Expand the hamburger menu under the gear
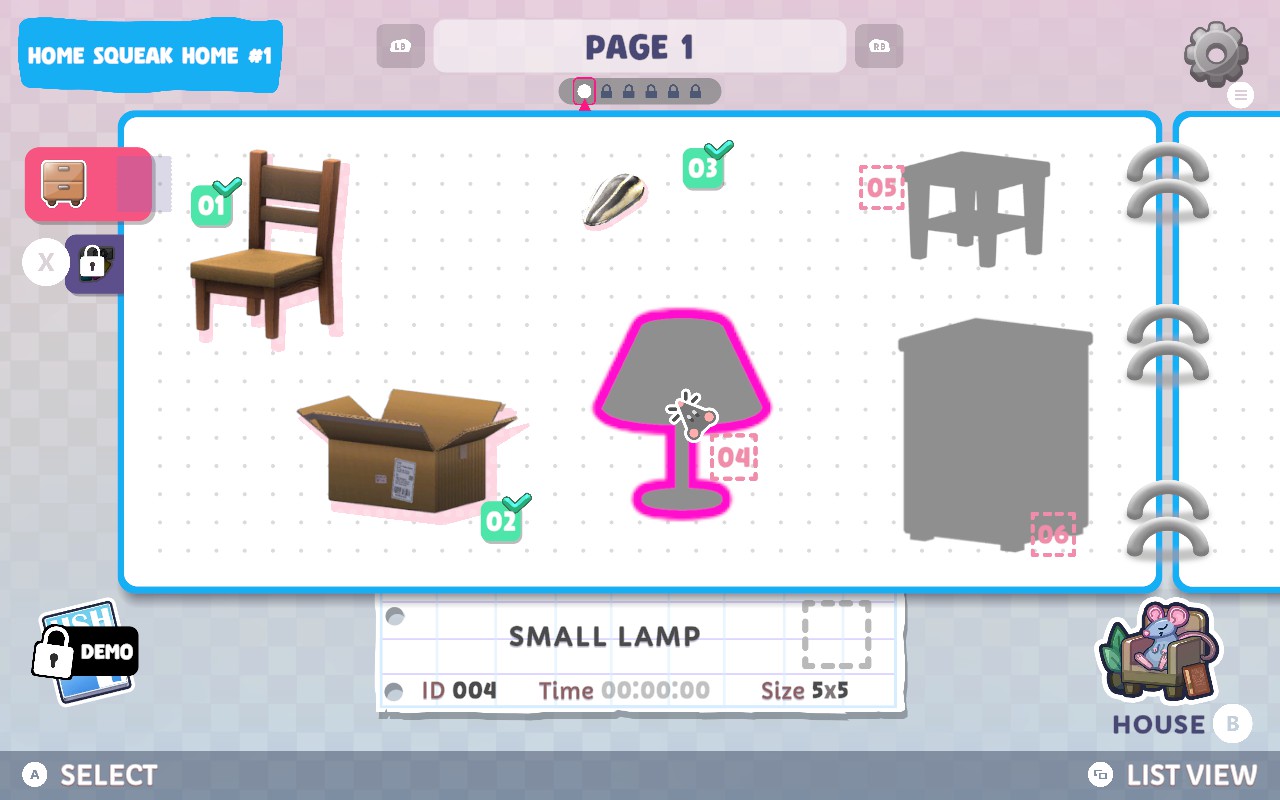Image resolution: width=1280 pixels, height=800 pixels. pyautogui.click(x=1240, y=95)
